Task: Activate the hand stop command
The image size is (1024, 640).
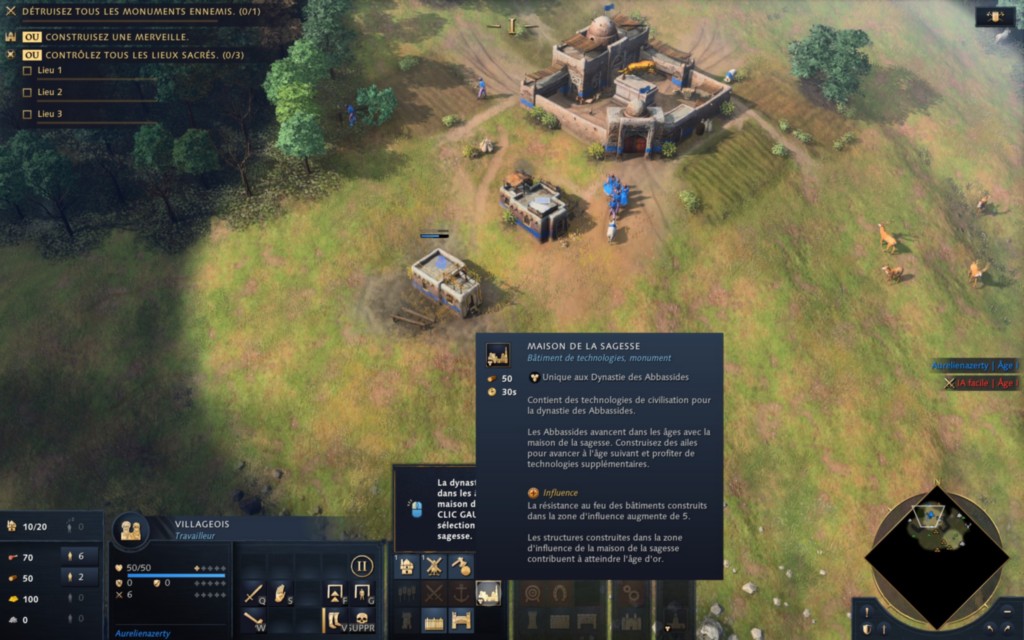Action: pos(280,593)
